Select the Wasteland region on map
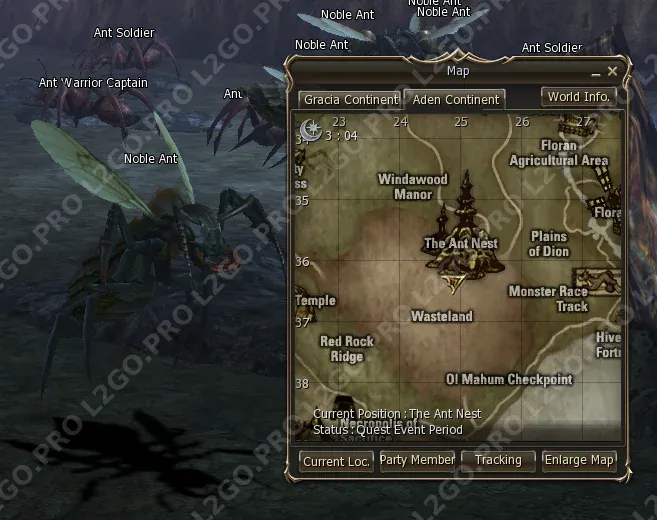The image size is (657, 520). click(x=441, y=316)
